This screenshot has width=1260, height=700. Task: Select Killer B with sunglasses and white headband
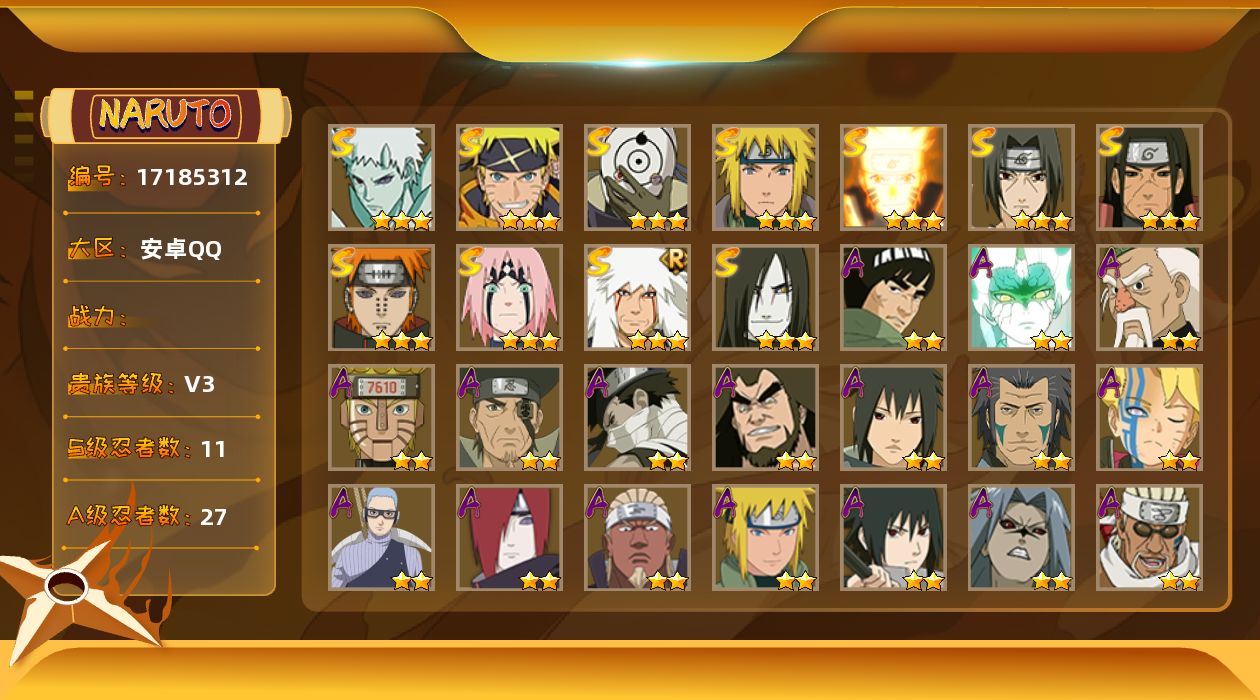coord(1149,538)
